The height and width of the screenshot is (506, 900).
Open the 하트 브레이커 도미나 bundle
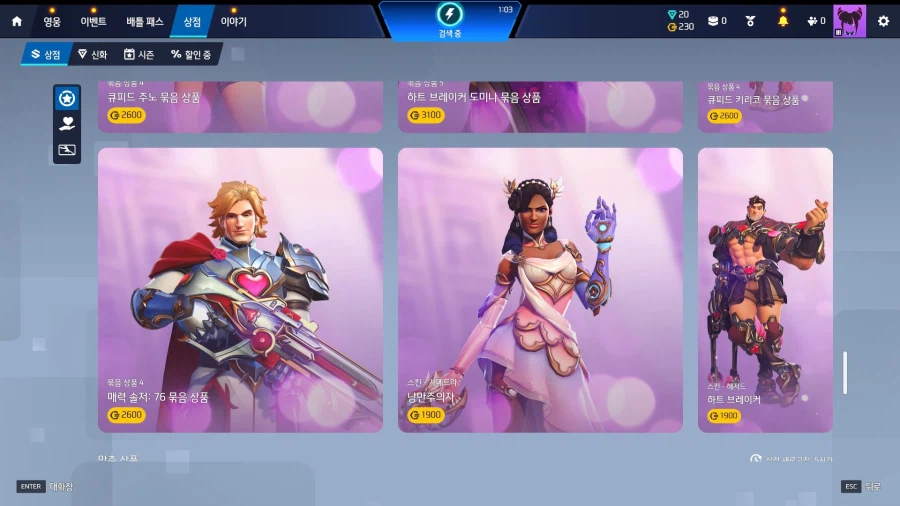540,106
